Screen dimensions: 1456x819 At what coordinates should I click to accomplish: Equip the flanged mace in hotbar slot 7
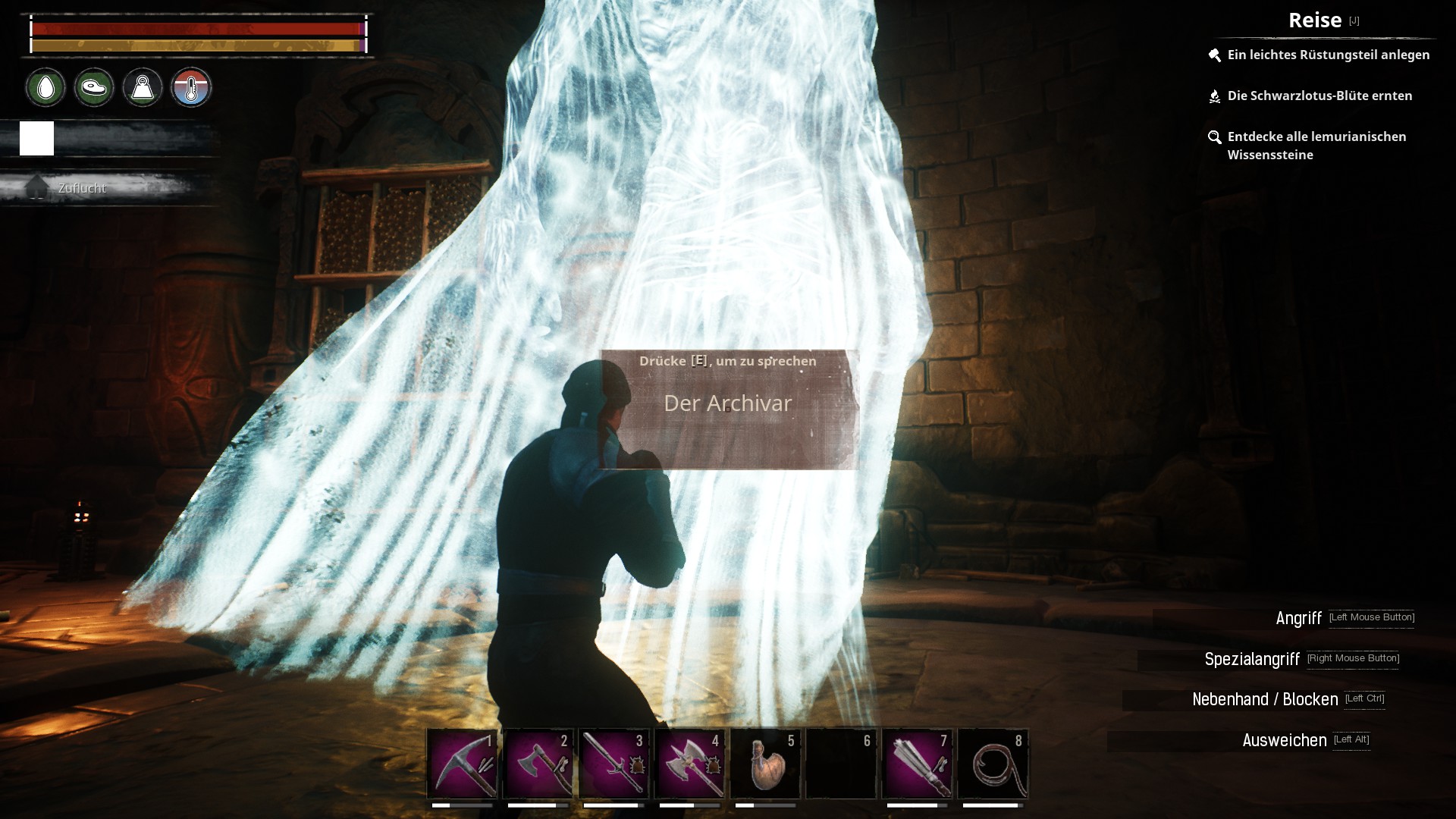click(917, 764)
